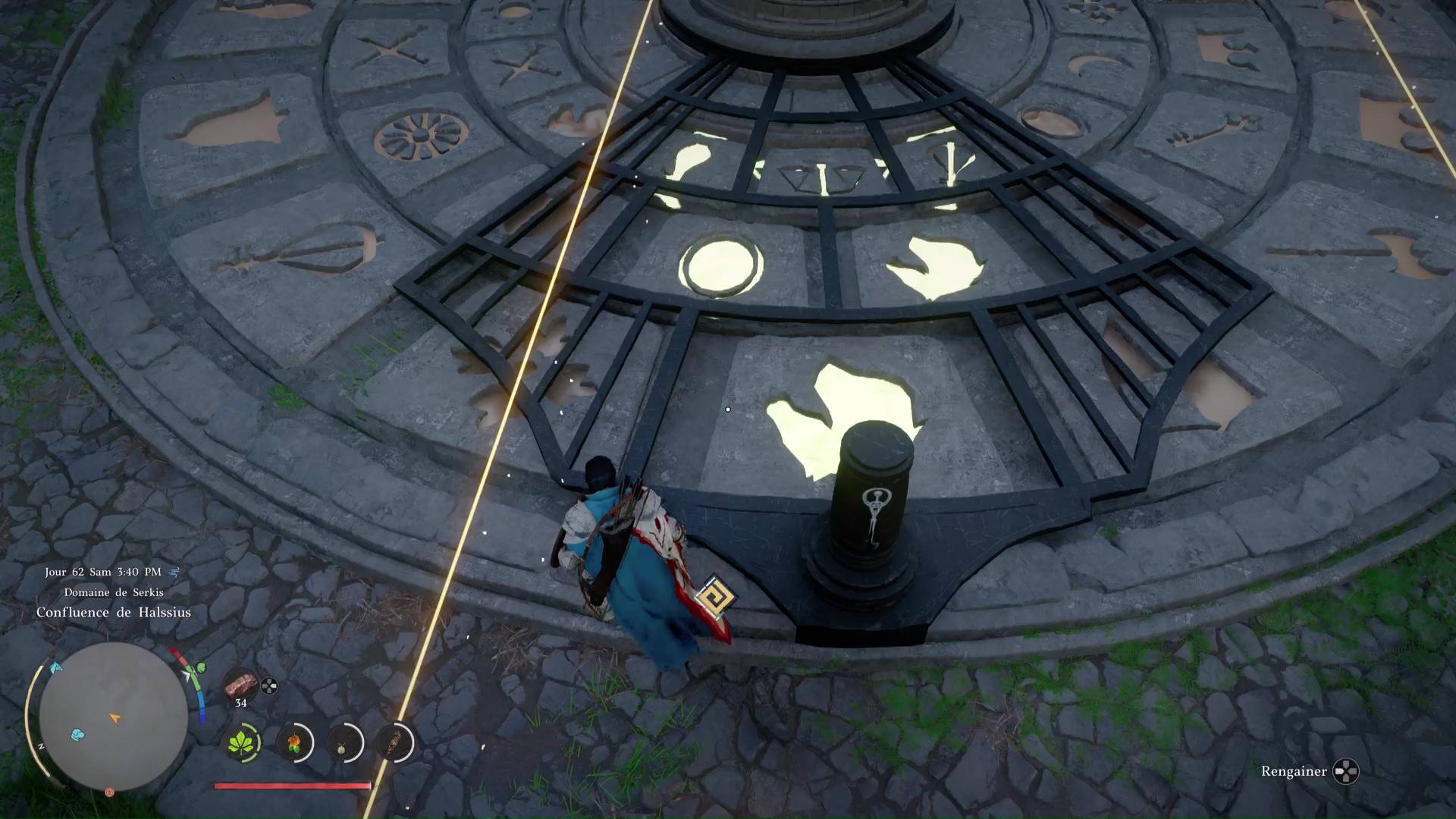Click the dog head marker on minimap

[x=78, y=734]
